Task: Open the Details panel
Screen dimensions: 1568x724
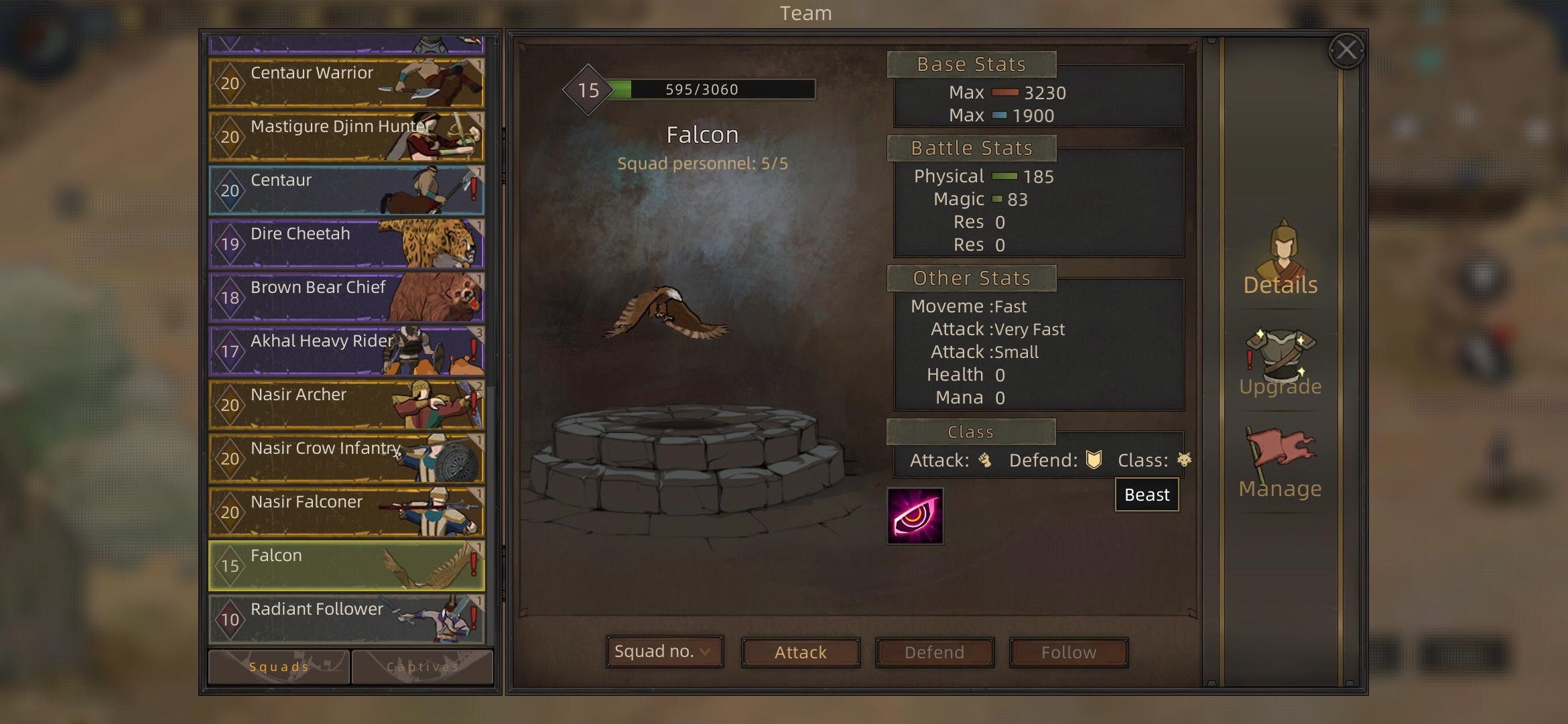Action: click(1281, 260)
